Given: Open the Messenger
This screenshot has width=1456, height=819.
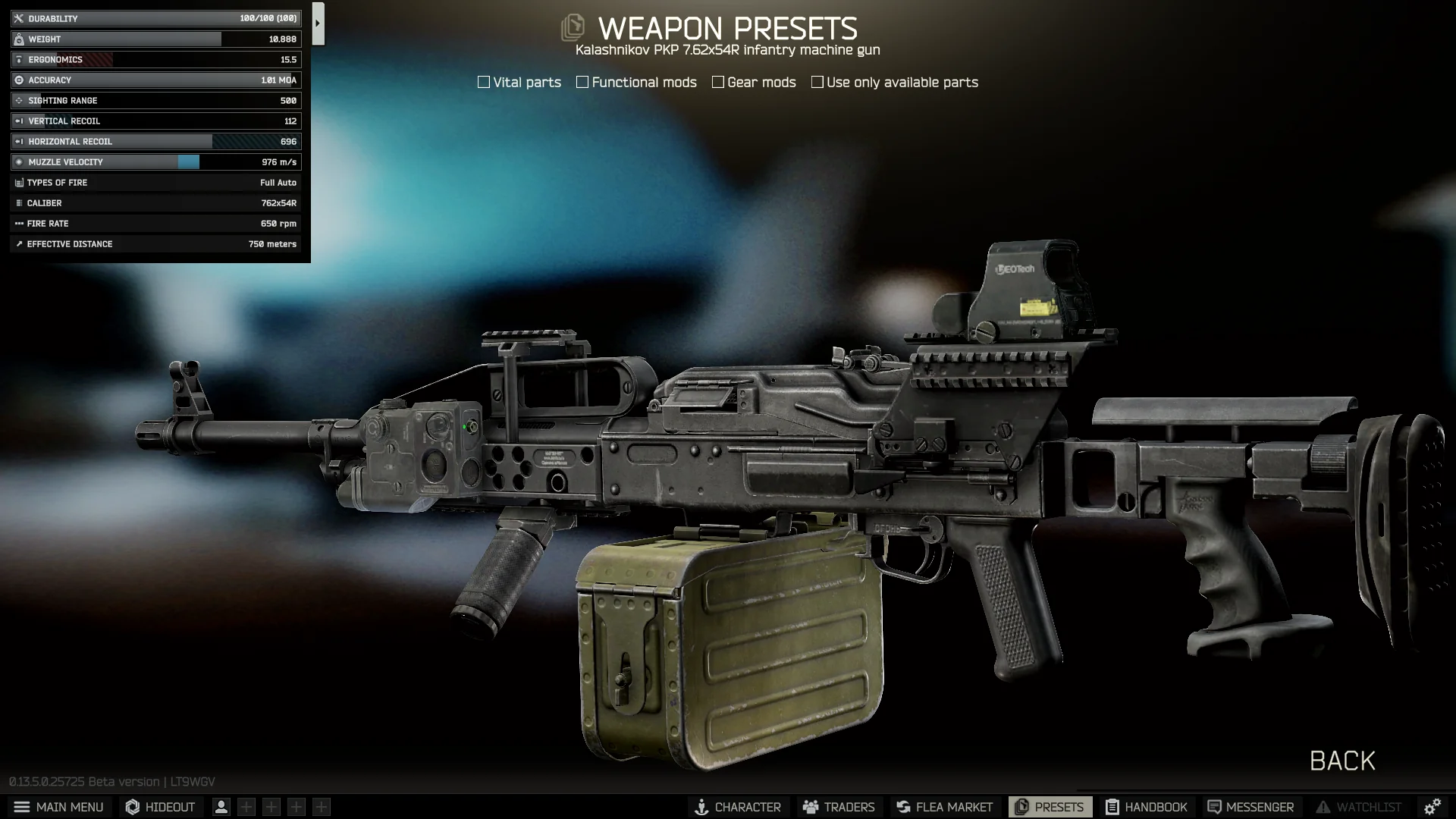Looking at the screenshot, I should (1250, 807).
